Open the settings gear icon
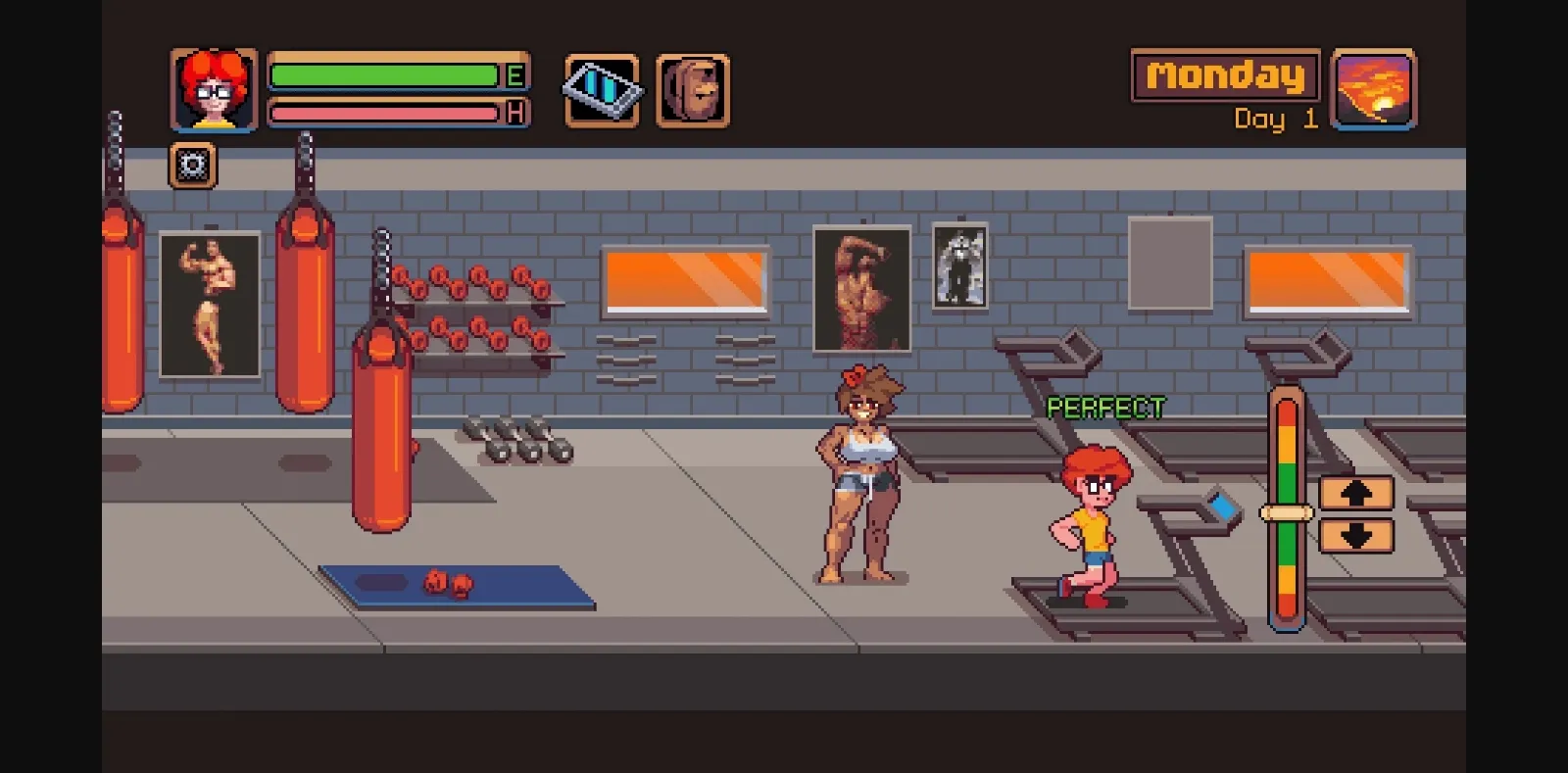This screenshot has height=773, width=1568. (x=192, y=164)
